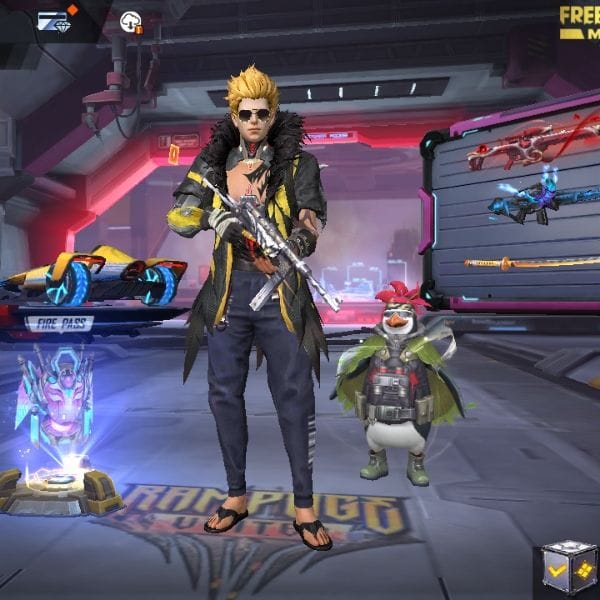Screen dimensions: 600x600
Task: Tap the cloud download icon
Action: coord(131,22)
